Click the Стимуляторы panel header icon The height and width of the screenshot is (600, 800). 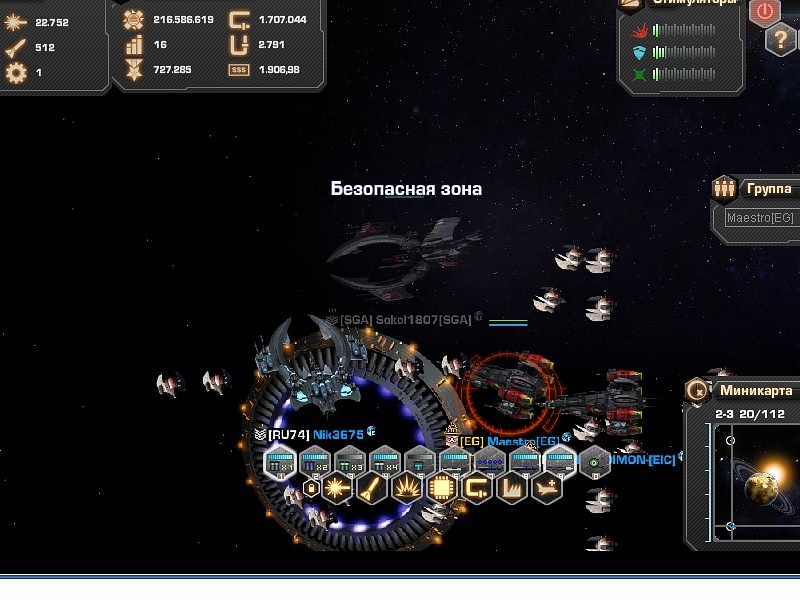pos(631,3)
